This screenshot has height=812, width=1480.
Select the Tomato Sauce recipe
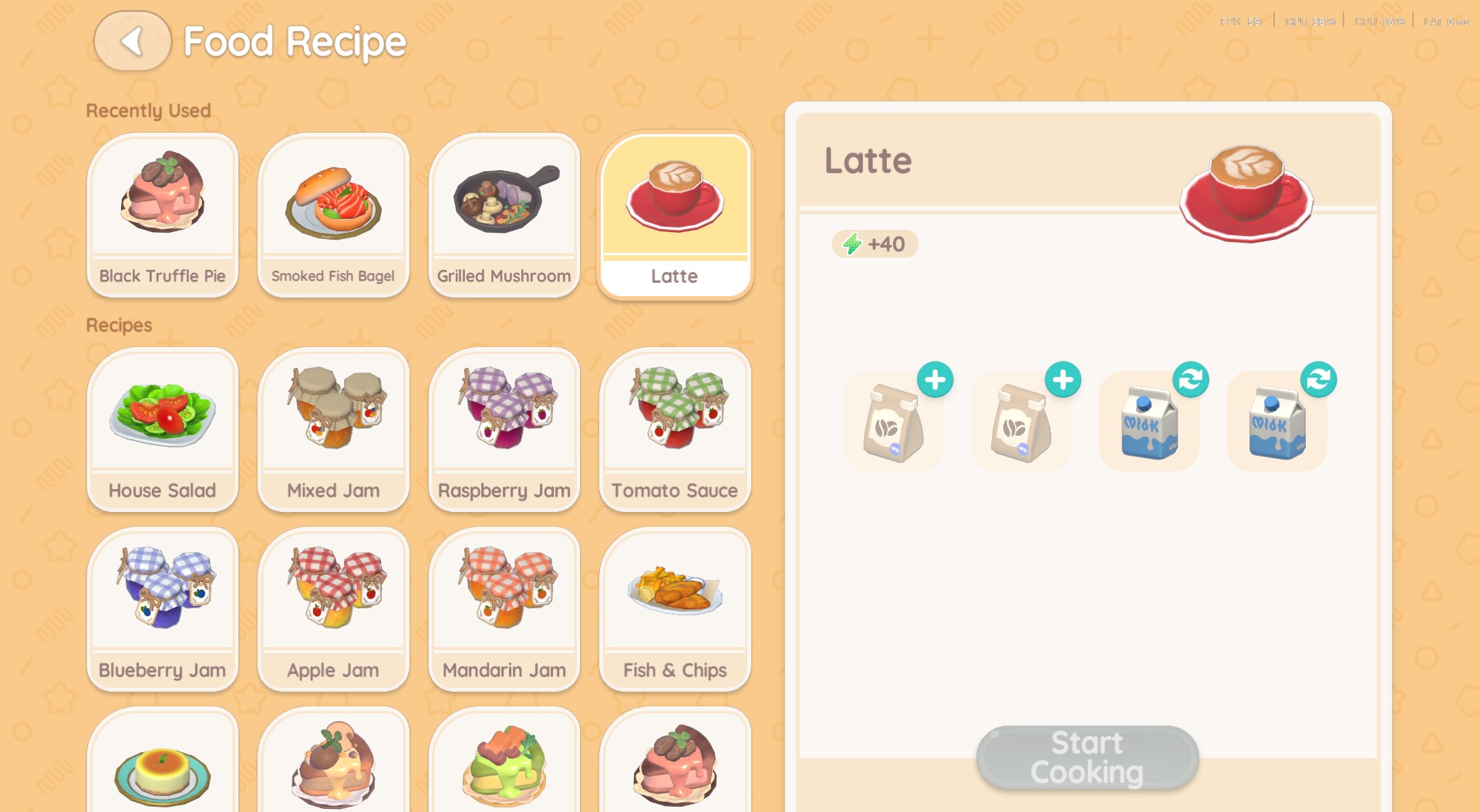point(675,429)
